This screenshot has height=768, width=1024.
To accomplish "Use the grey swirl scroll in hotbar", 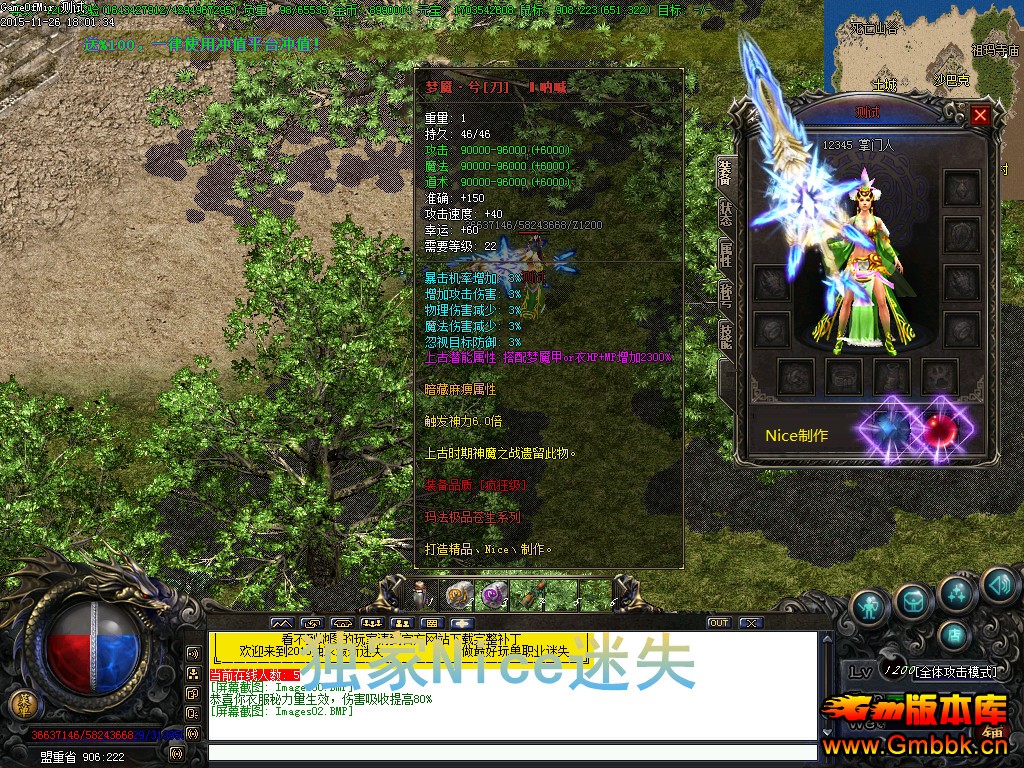I will [x=460, y=596].
